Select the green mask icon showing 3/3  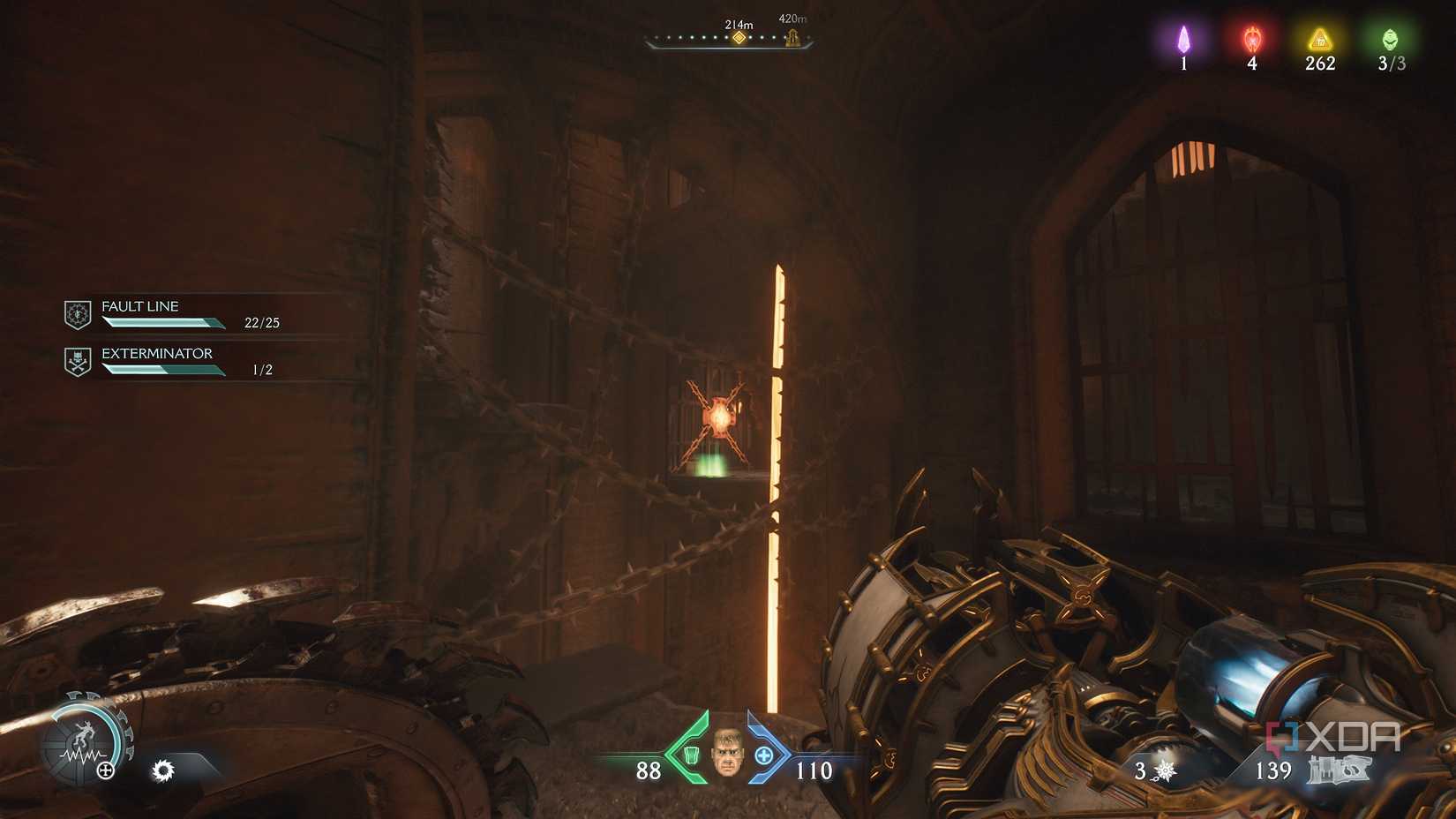pyautogui.click(x=1392, y=39)
